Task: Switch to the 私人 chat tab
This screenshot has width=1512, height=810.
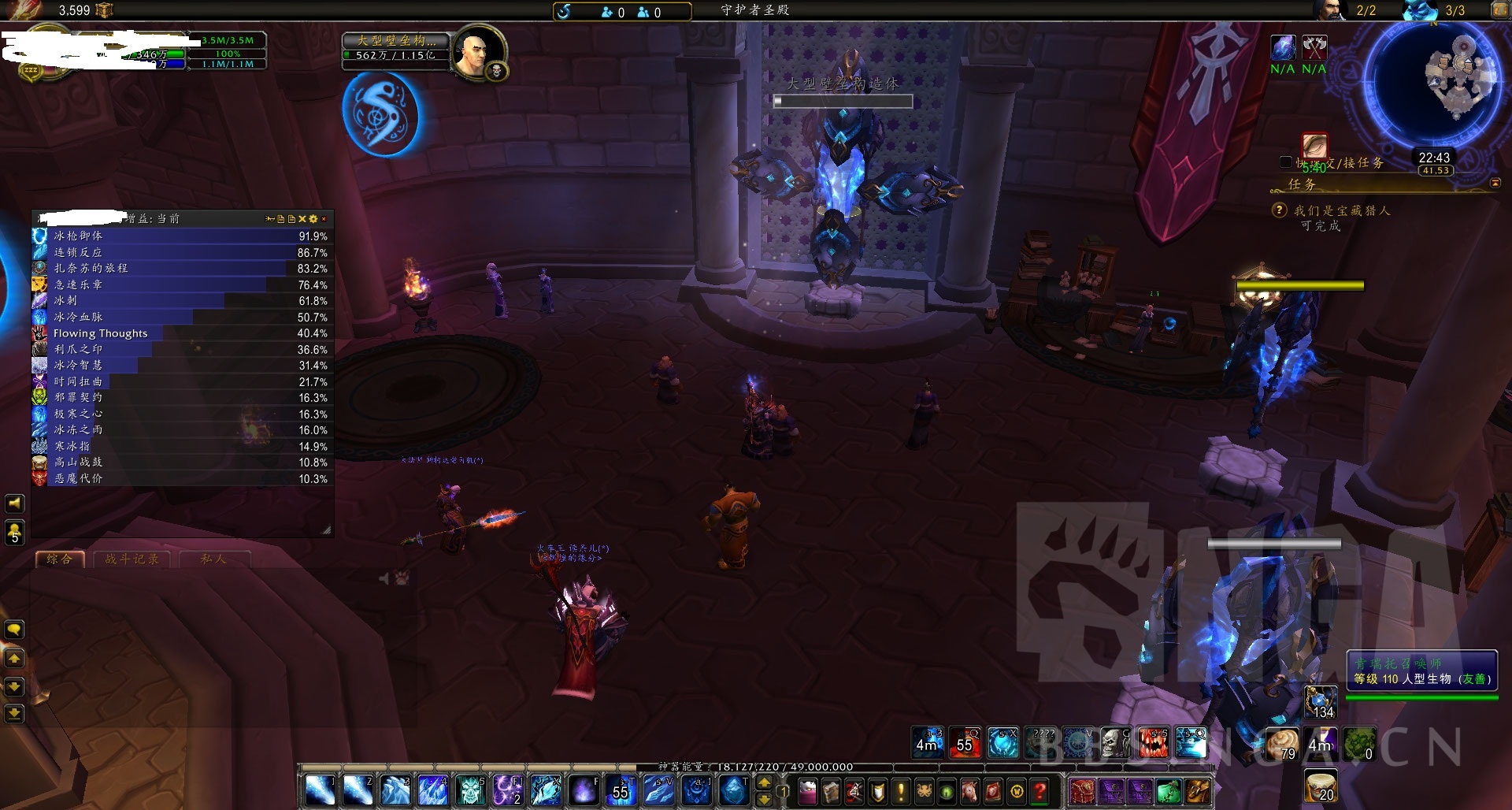Action: pos(213,559)
